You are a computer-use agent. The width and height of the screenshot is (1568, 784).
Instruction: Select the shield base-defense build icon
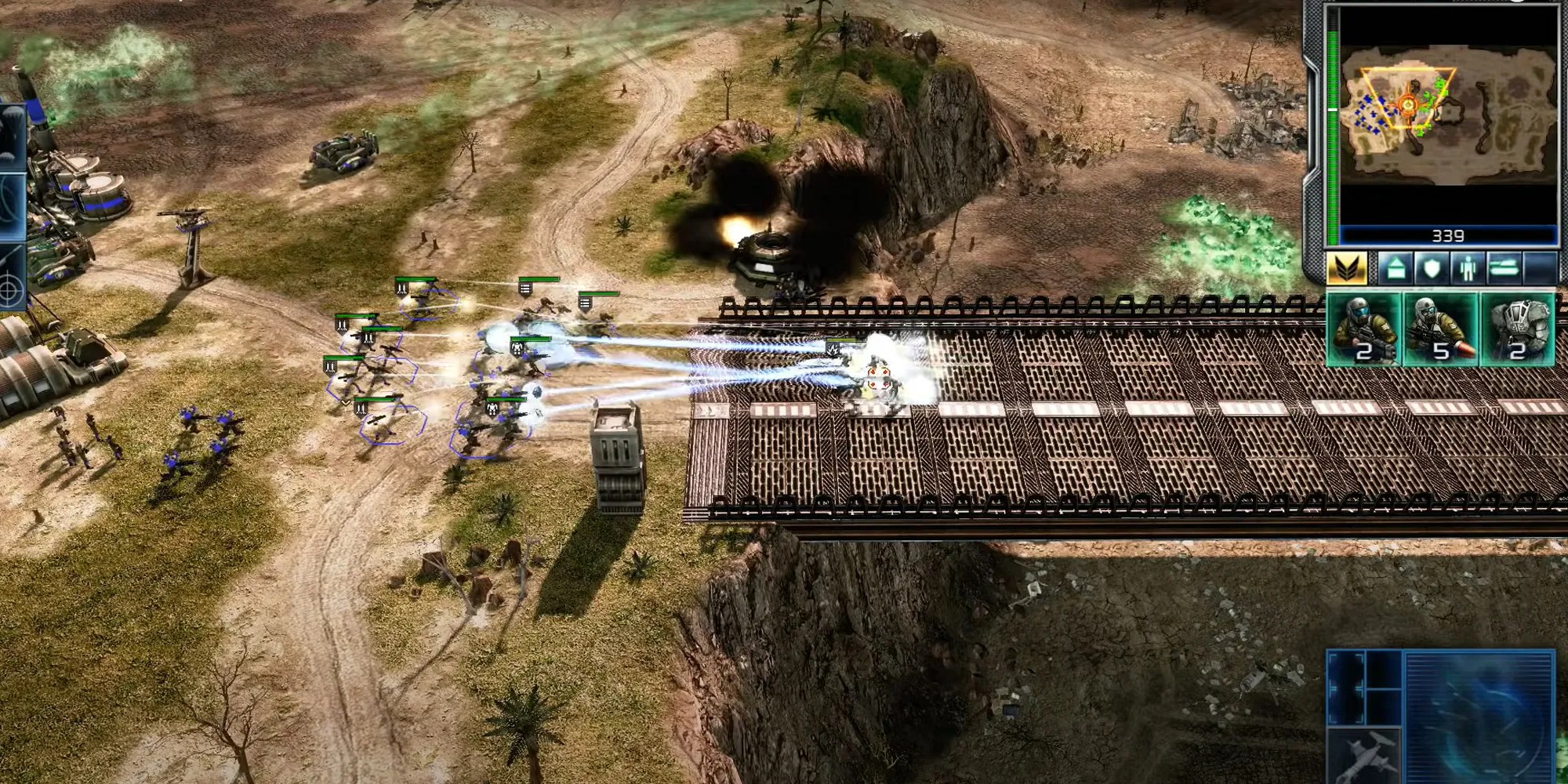[x=1432, y=267]
